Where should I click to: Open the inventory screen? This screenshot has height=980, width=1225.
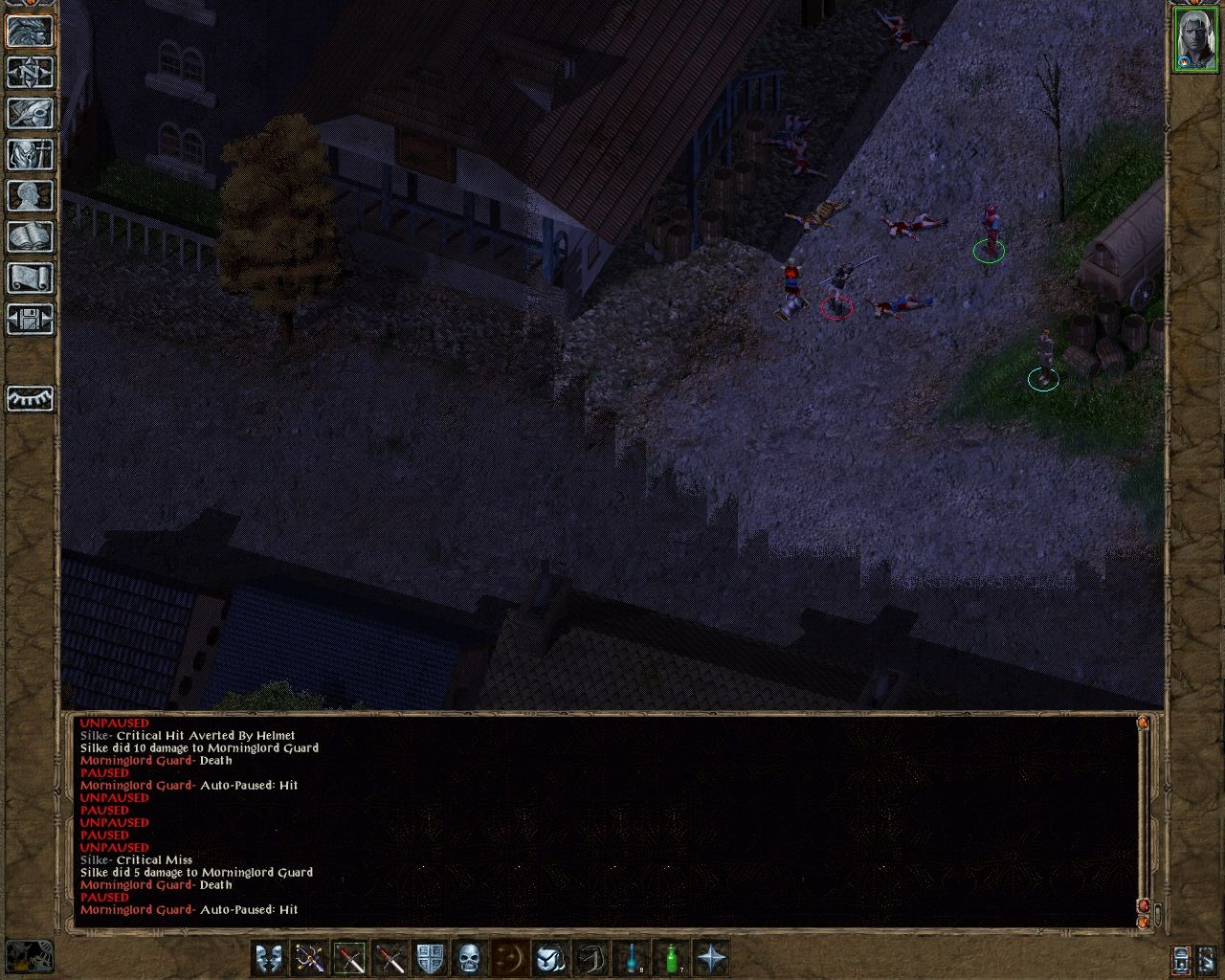point(29,154)
